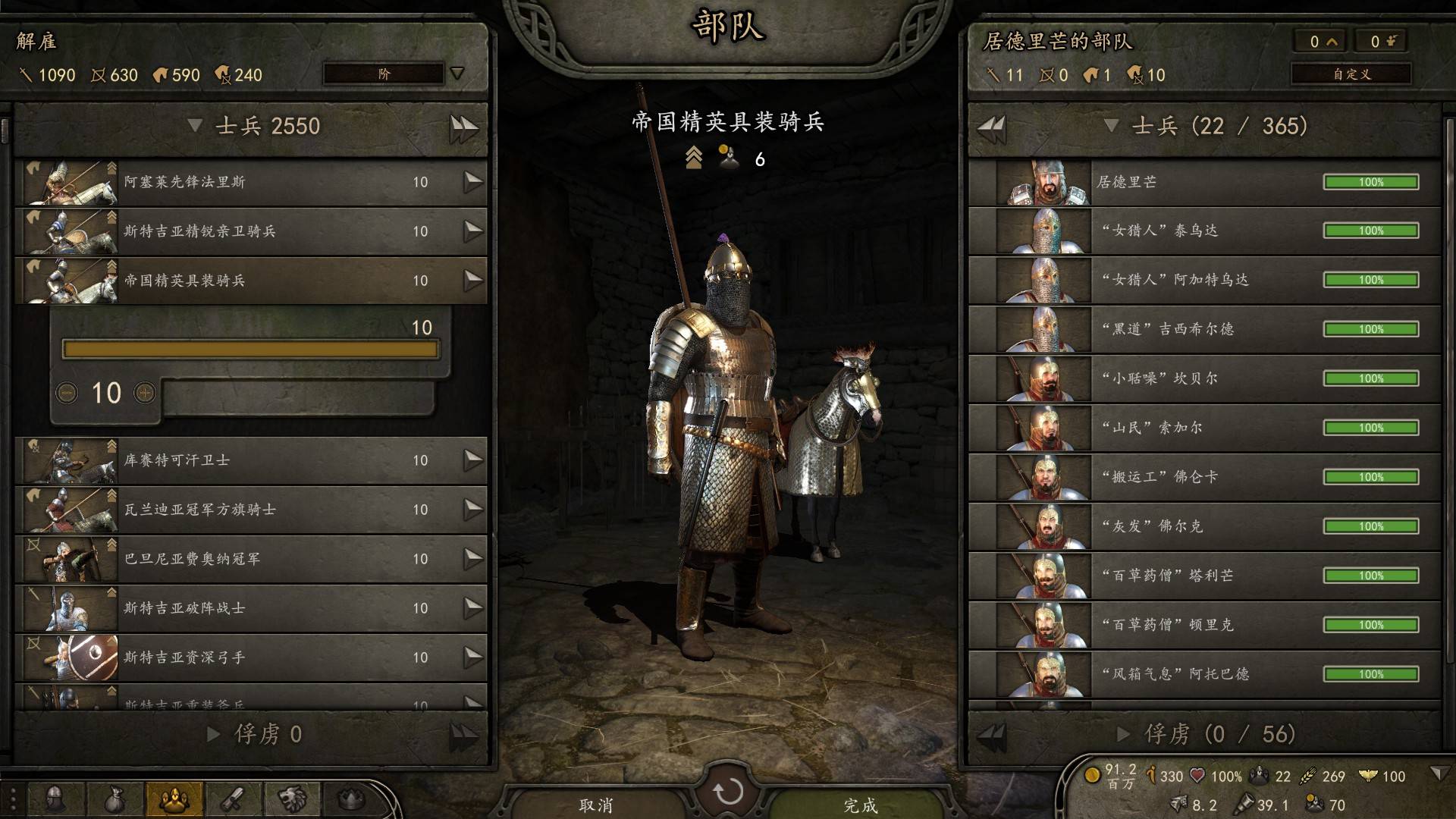Cancel with the 取消 button

pyautogui.click(x=596, y=805)
